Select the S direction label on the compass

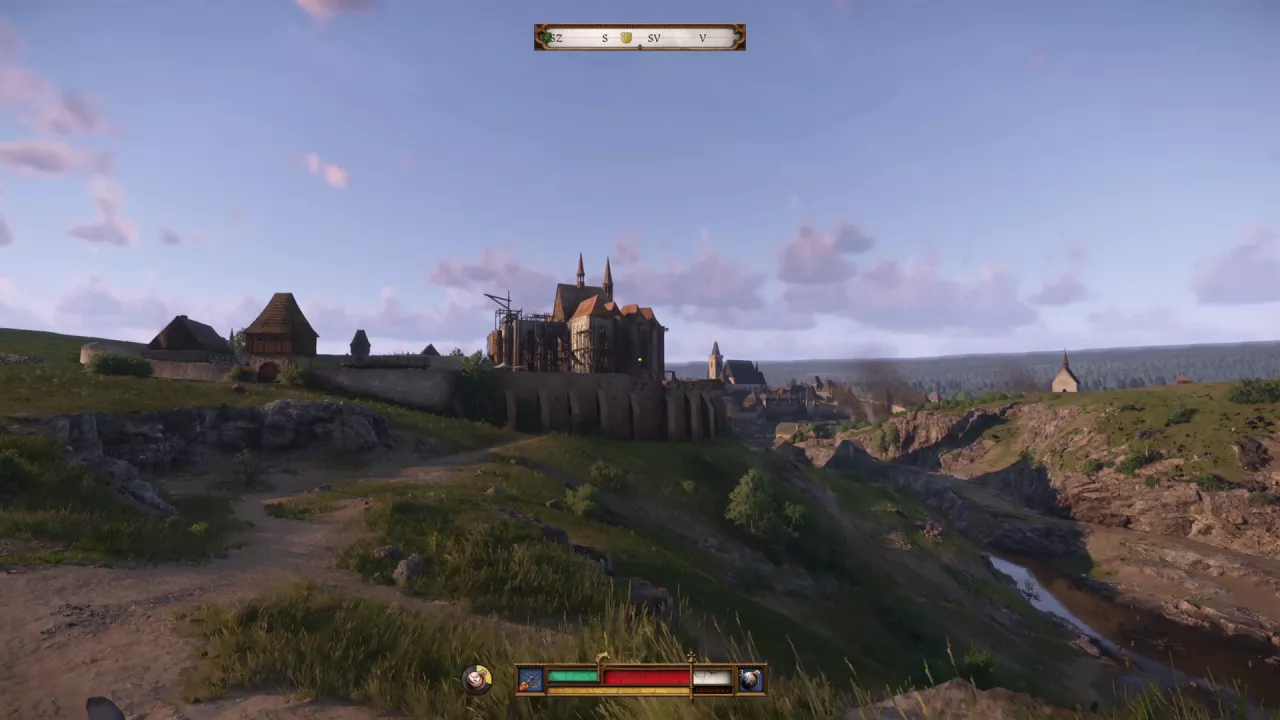point(605,38)
